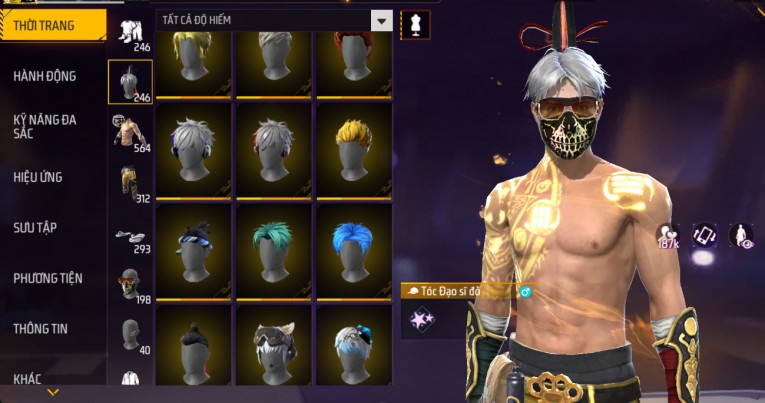Select the shoes category showing 293

point(130,236)
